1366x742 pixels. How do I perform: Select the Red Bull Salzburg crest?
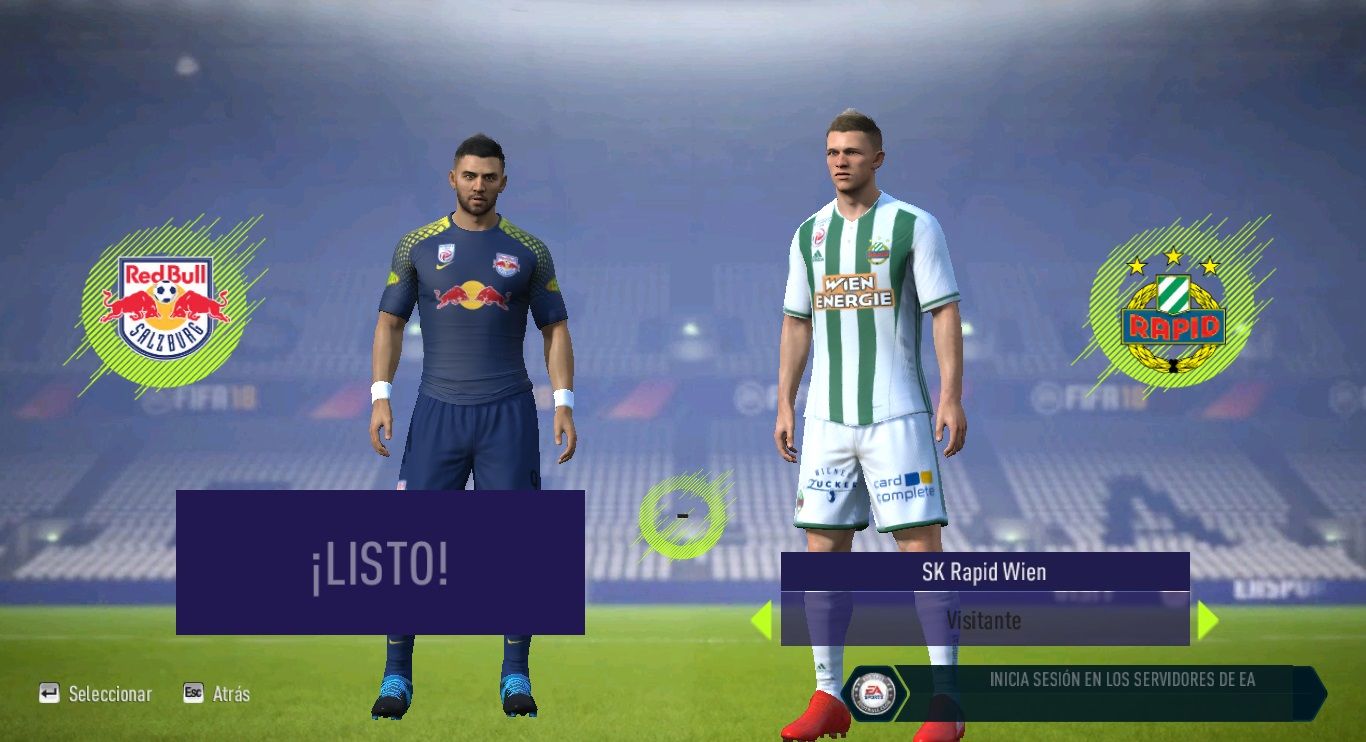(x=165, y=307)
